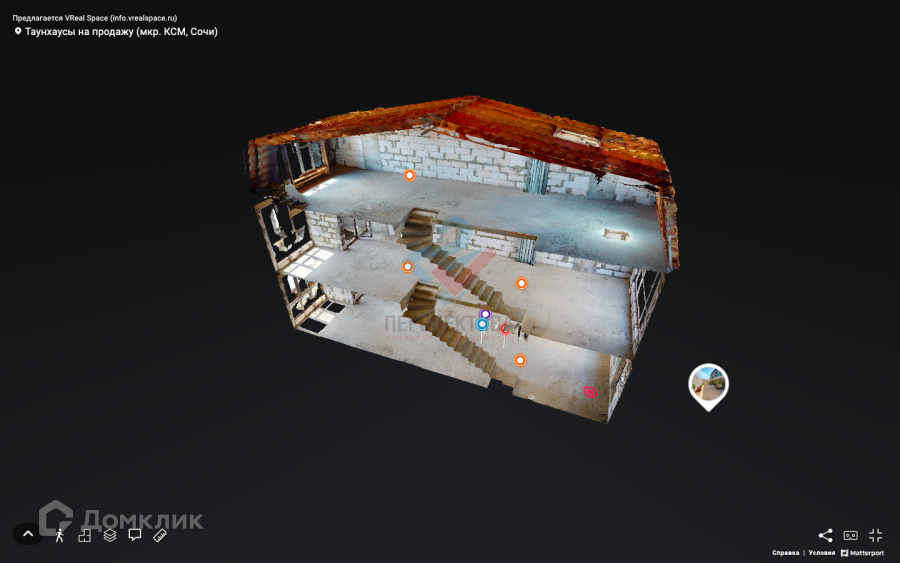The image size is (900, 563).
Task: Open the Условия terms link
Action: [821, 553]
